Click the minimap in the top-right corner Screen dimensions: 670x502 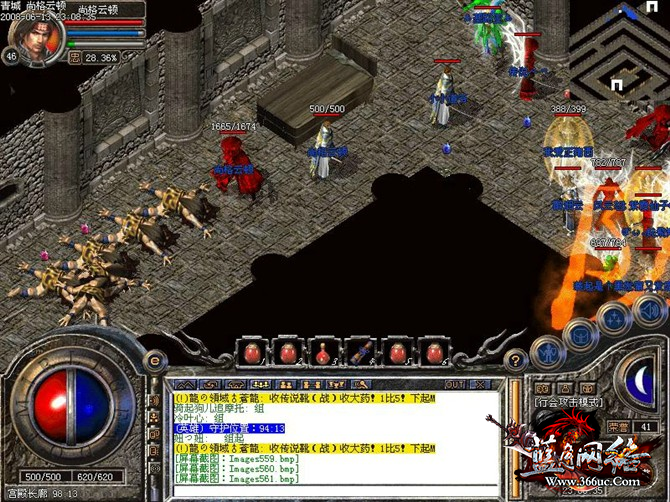[x=620, y=45]
